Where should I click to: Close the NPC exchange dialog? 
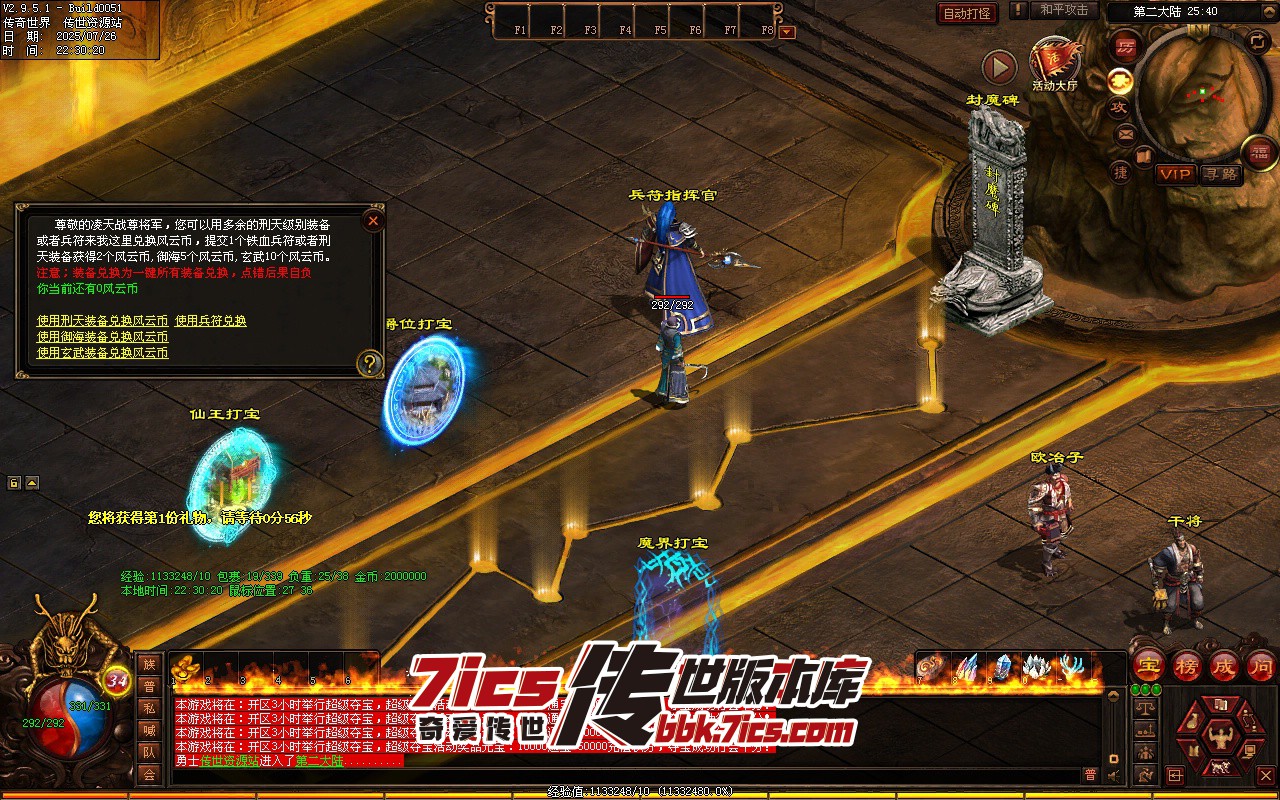373,220
